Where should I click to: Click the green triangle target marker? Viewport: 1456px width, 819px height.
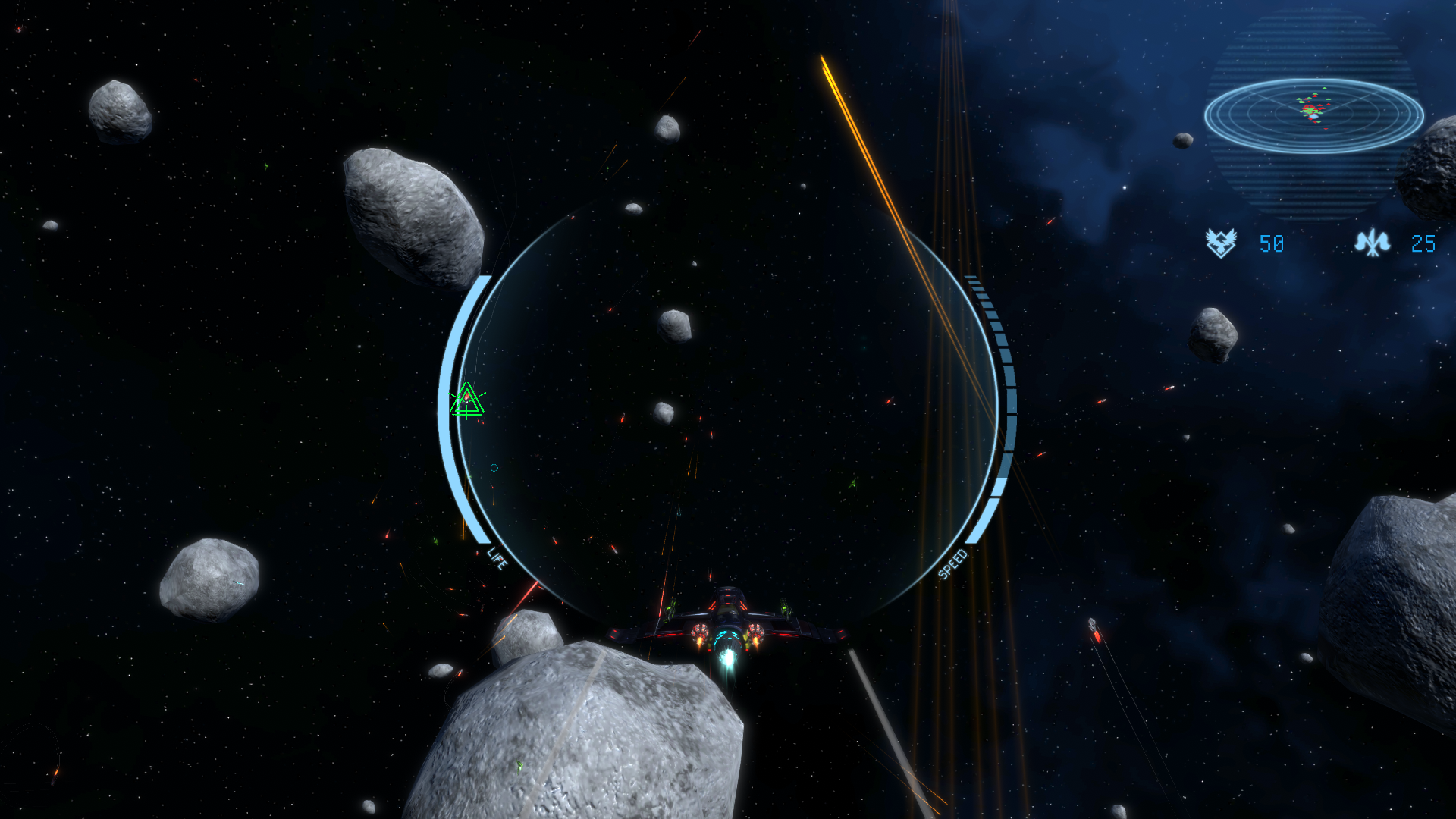(x=467, y=400)
